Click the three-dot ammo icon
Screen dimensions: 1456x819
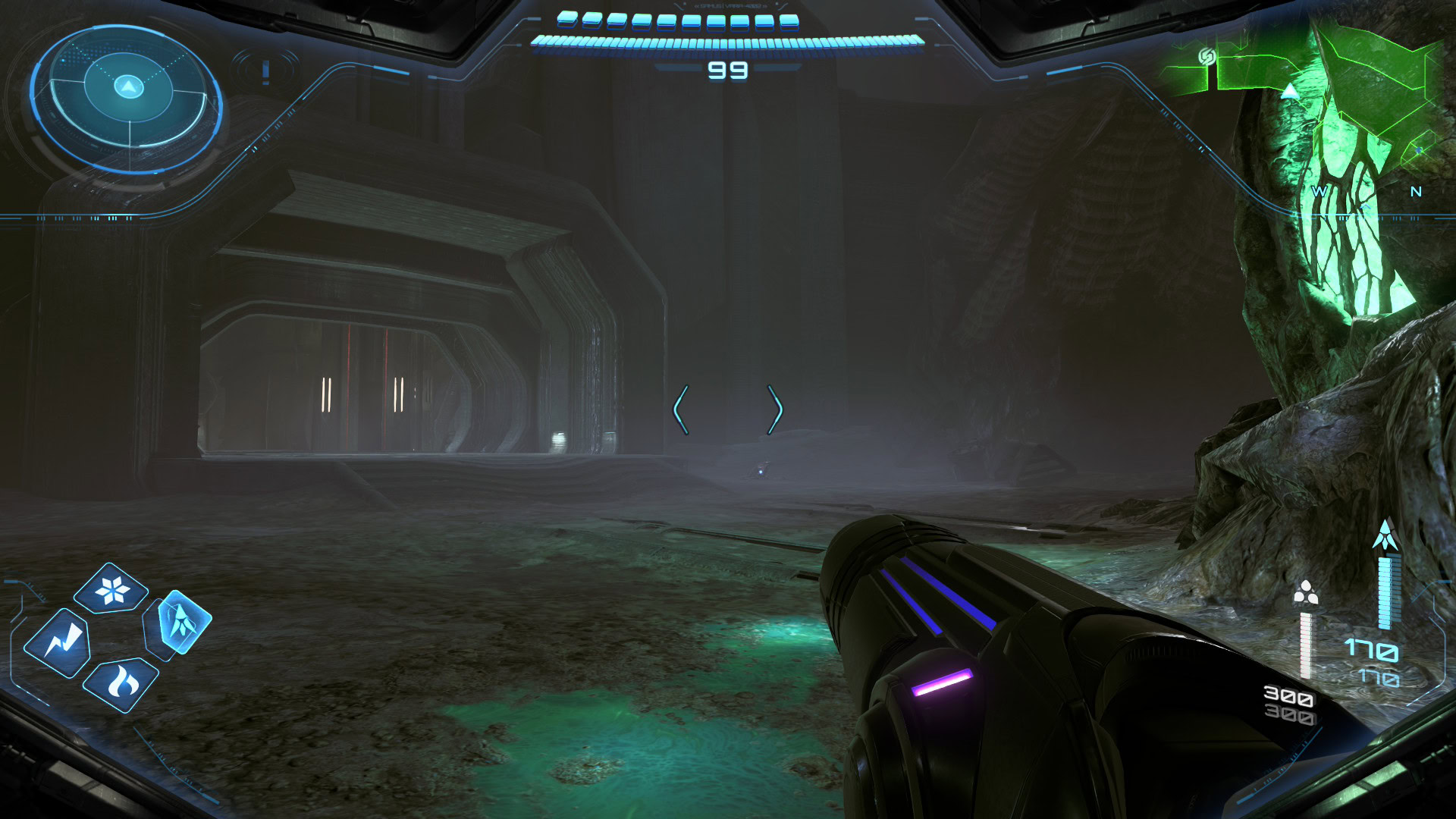[x=1305, y=593]
